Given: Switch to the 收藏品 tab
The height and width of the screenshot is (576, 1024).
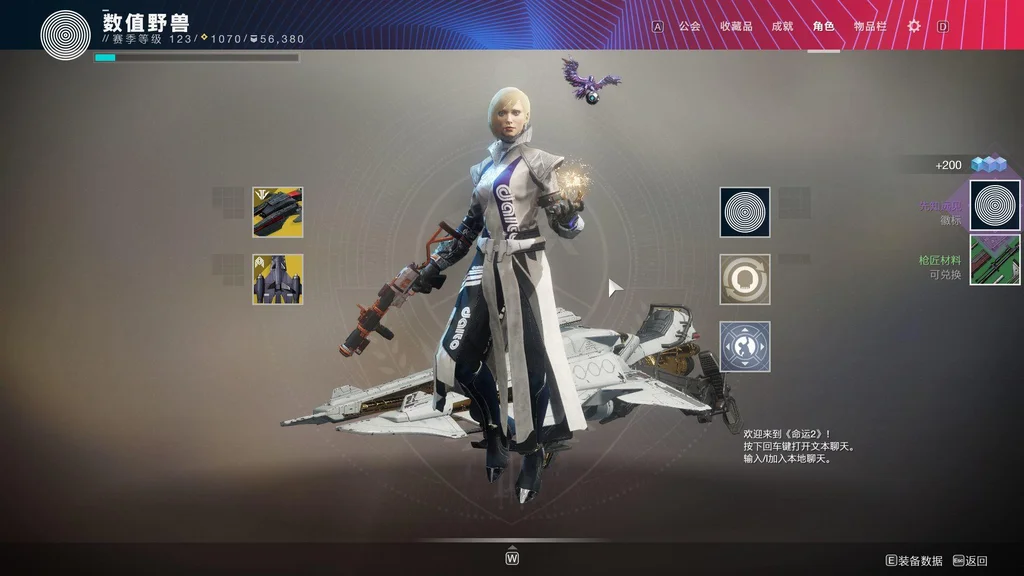Looking at the screenshot, I should (736, 26).
